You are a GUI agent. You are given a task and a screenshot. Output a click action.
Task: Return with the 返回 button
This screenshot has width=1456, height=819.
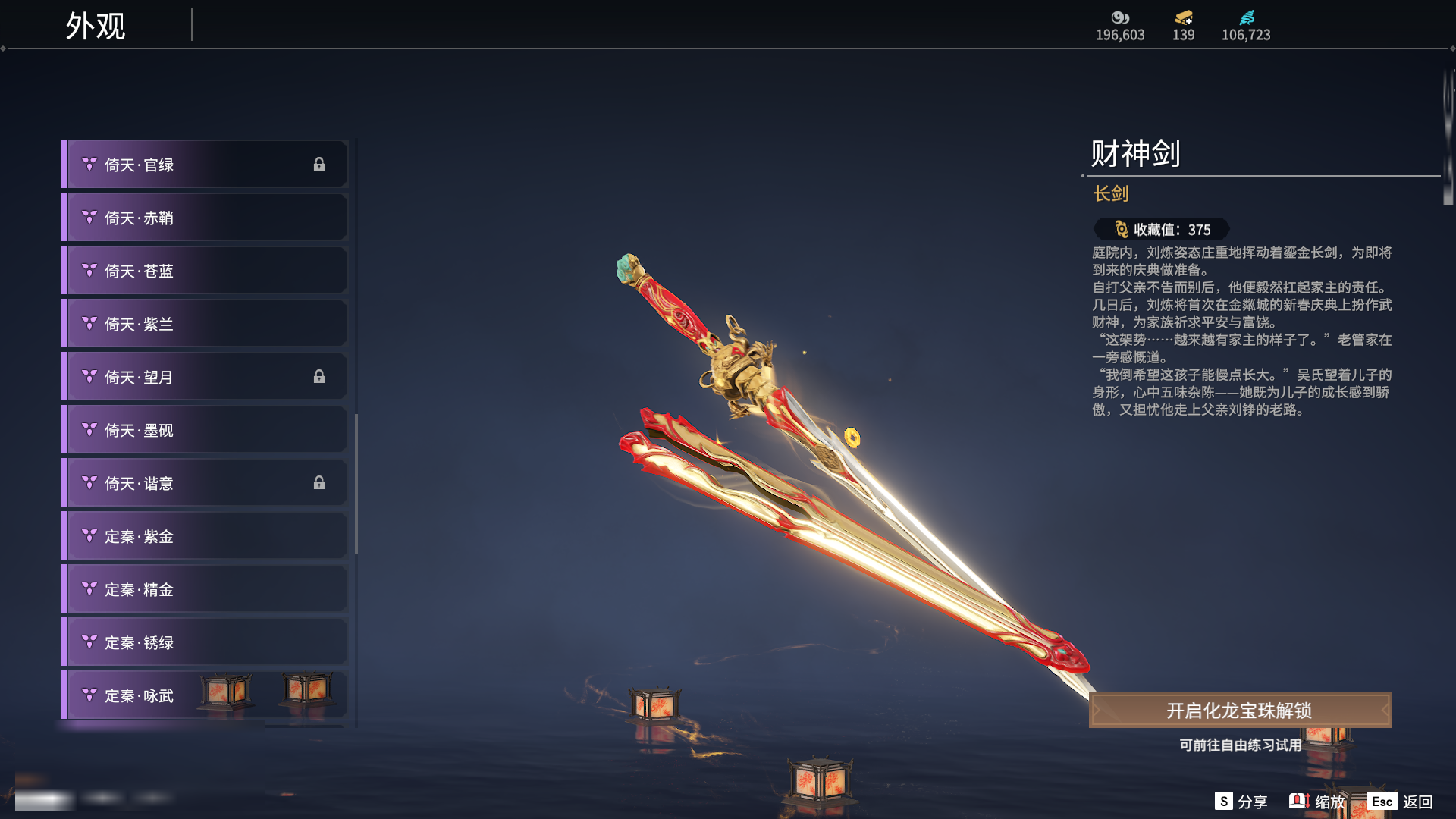1400,802
